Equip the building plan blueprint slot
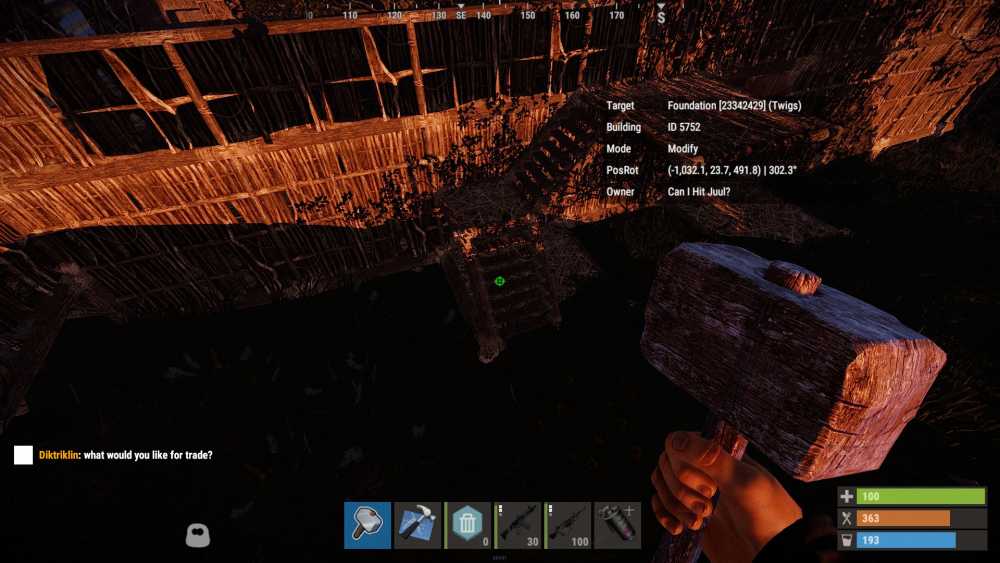This screenshot has height=563, width=1000. 417,525
